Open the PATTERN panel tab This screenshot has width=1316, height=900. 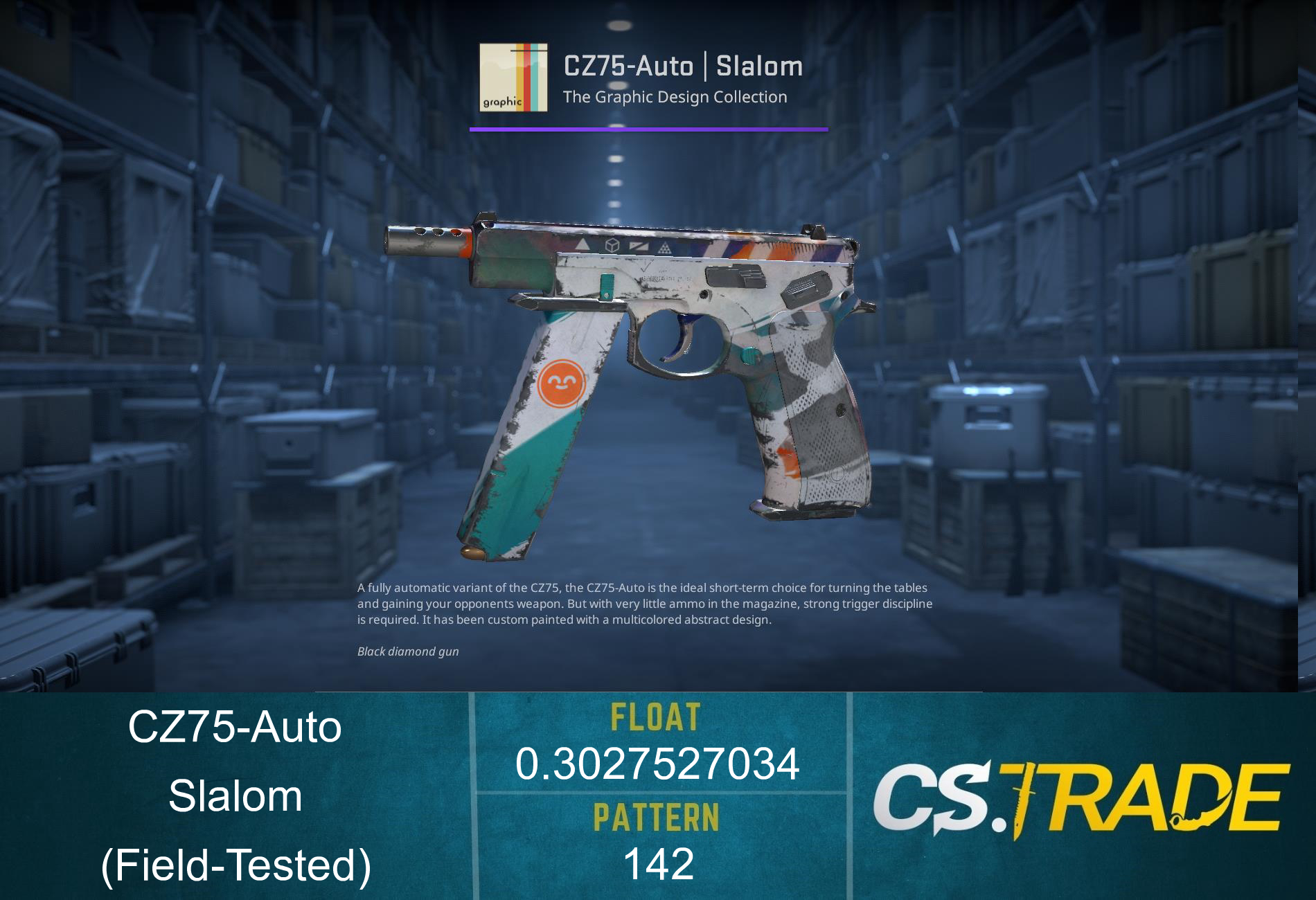pyautogui.click(x=657, y=817)
